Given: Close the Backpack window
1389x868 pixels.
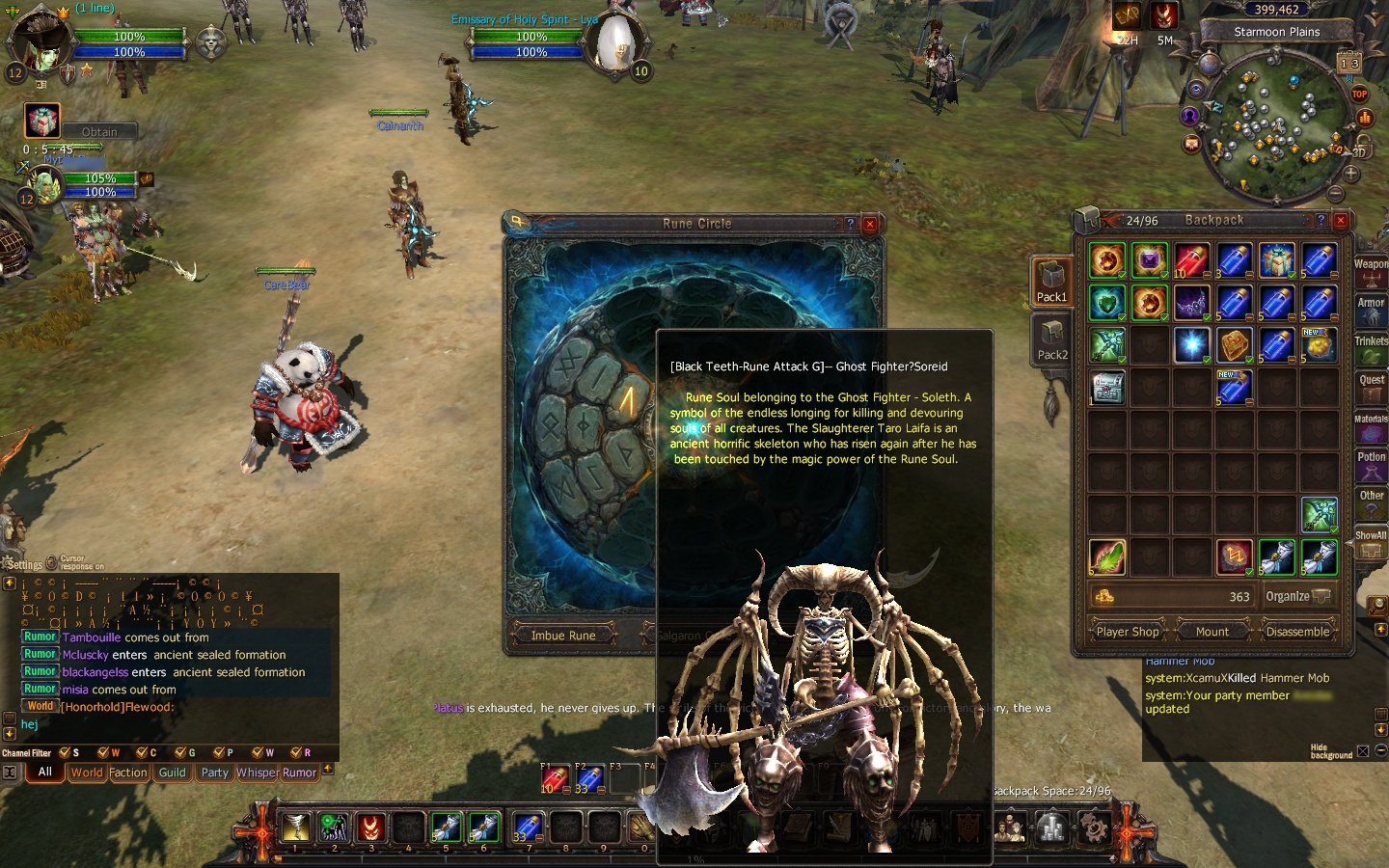Looking at the screenshot, I should [1340, 220].
